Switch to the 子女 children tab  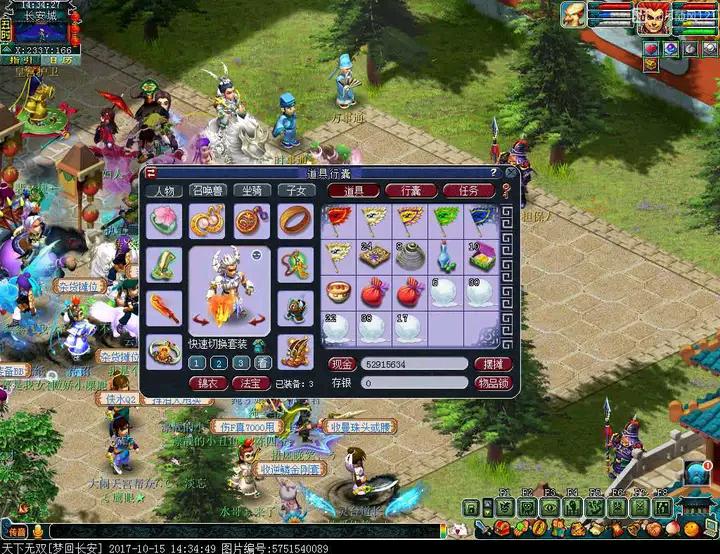click(296, 190)
